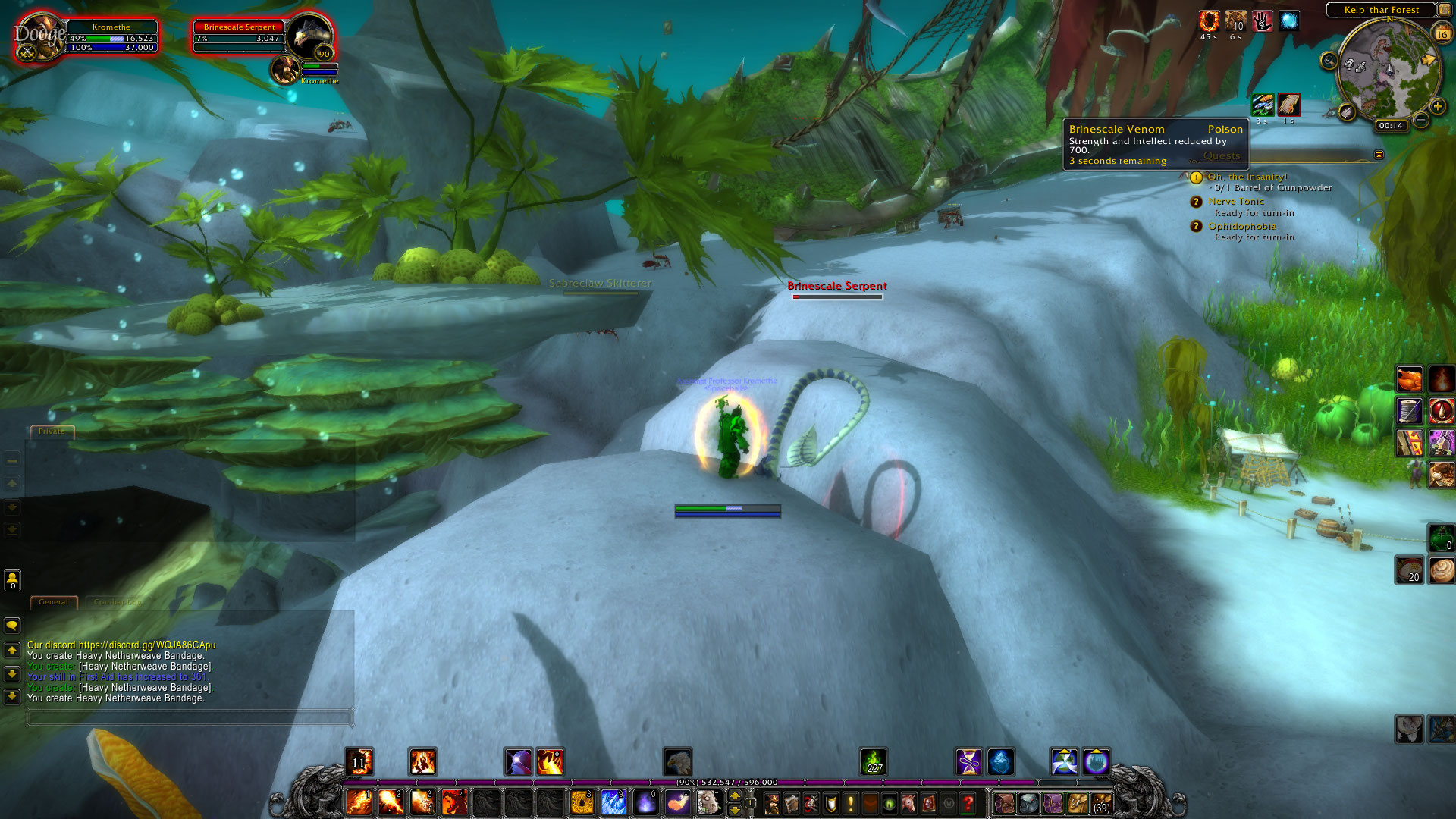1456x819 pixels.
Task: Open the backpack showing 39 free slots
Action: (x=1101, y=803)
